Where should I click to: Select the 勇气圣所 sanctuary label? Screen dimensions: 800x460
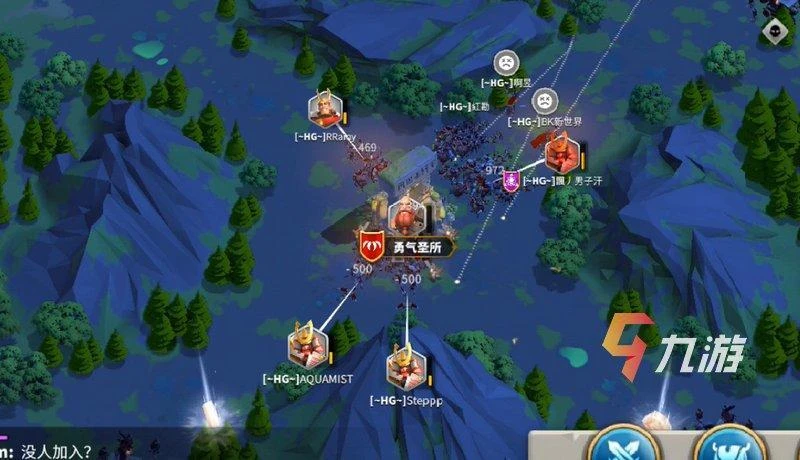(408, 246)
